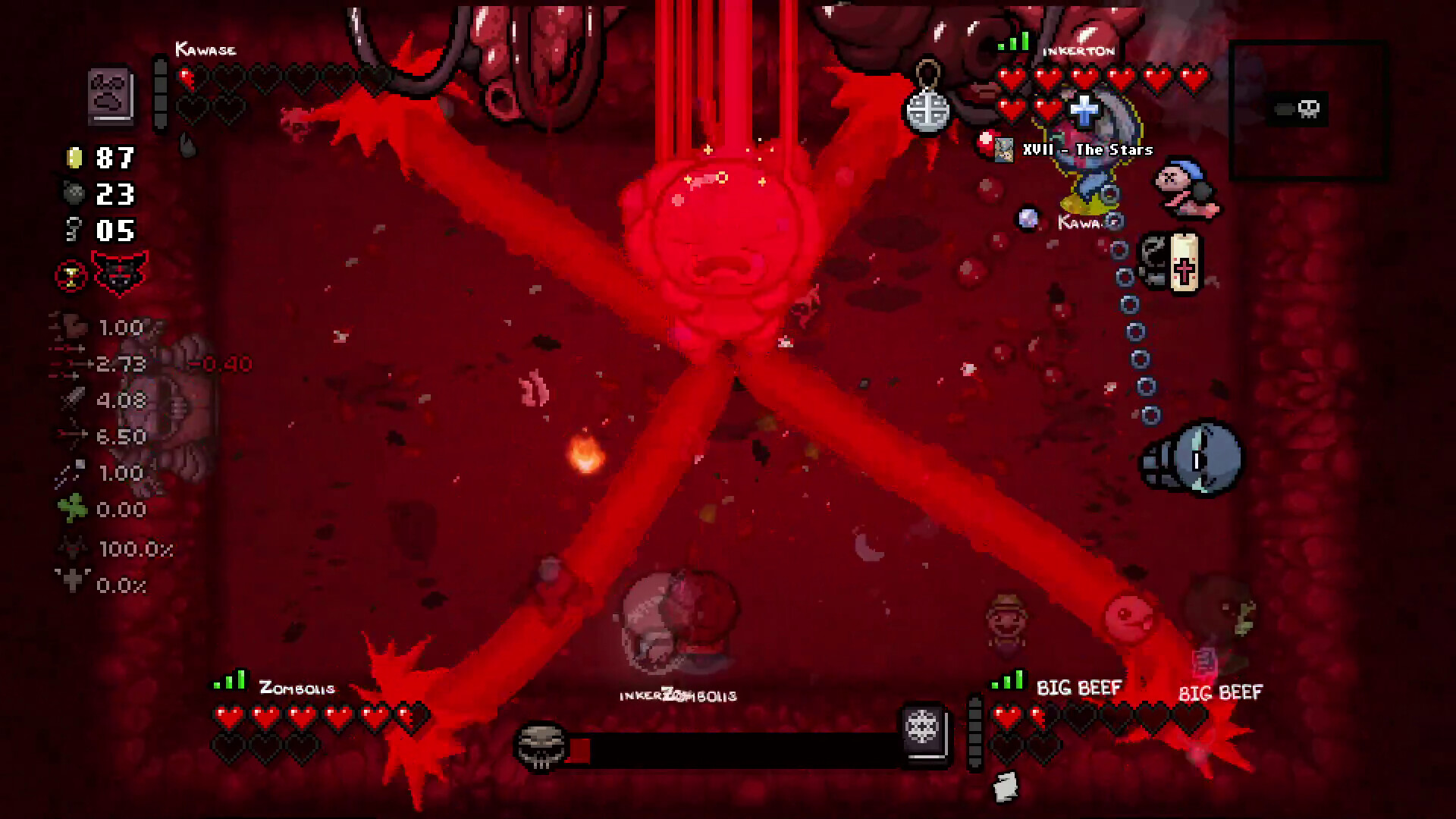Click the key counter icon showing 05
This screenshot has width=1456, height=819.
click(x=74, y=229)
